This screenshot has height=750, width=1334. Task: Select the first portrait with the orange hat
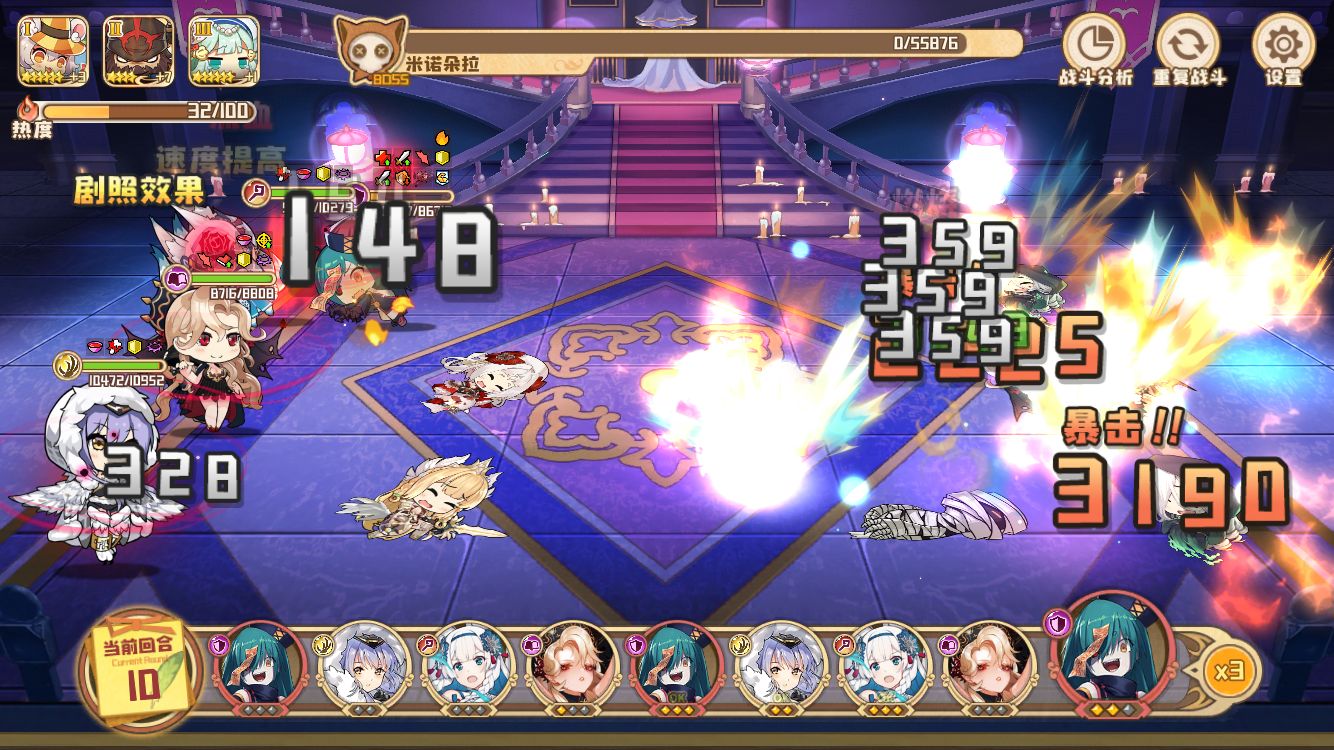click(x=52, y=49)
